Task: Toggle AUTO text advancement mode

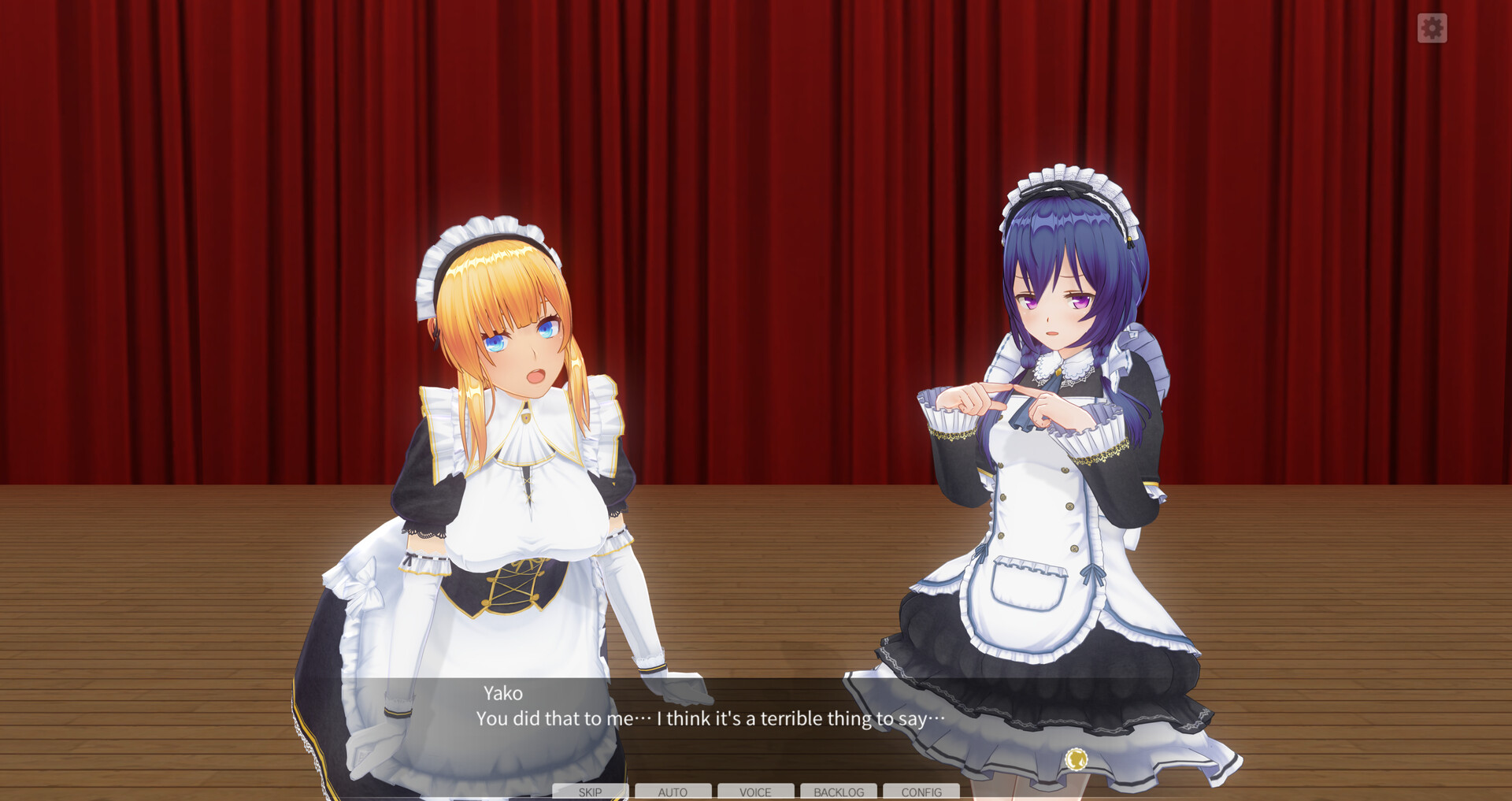Action: click(x=673, y=792)
